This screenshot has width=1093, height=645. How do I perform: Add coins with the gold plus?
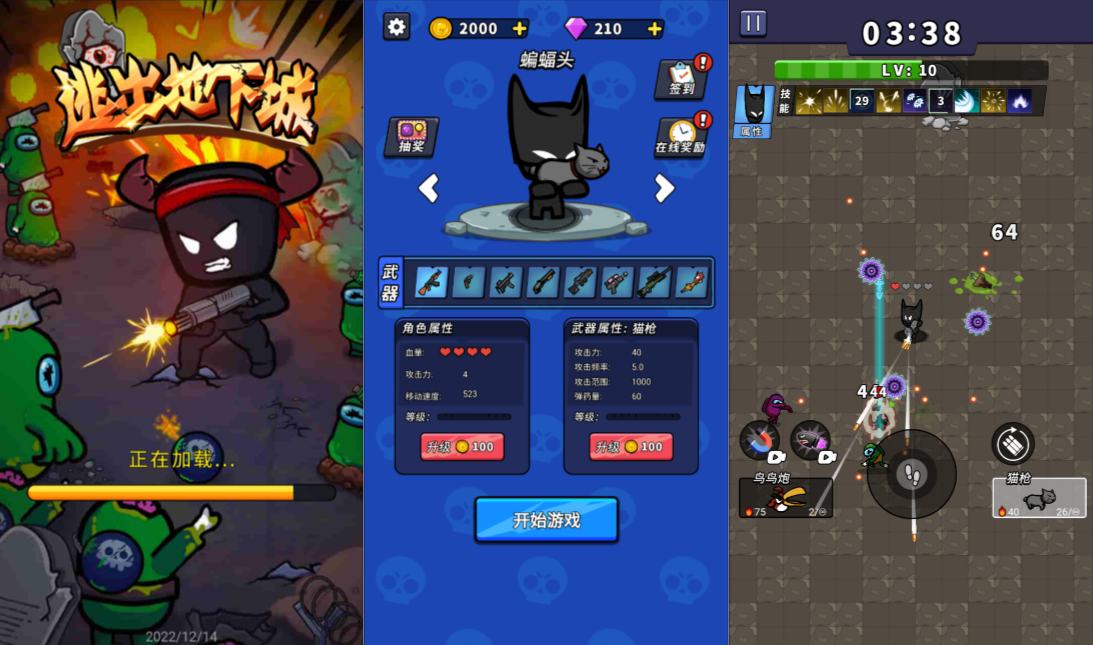(519, 28)
